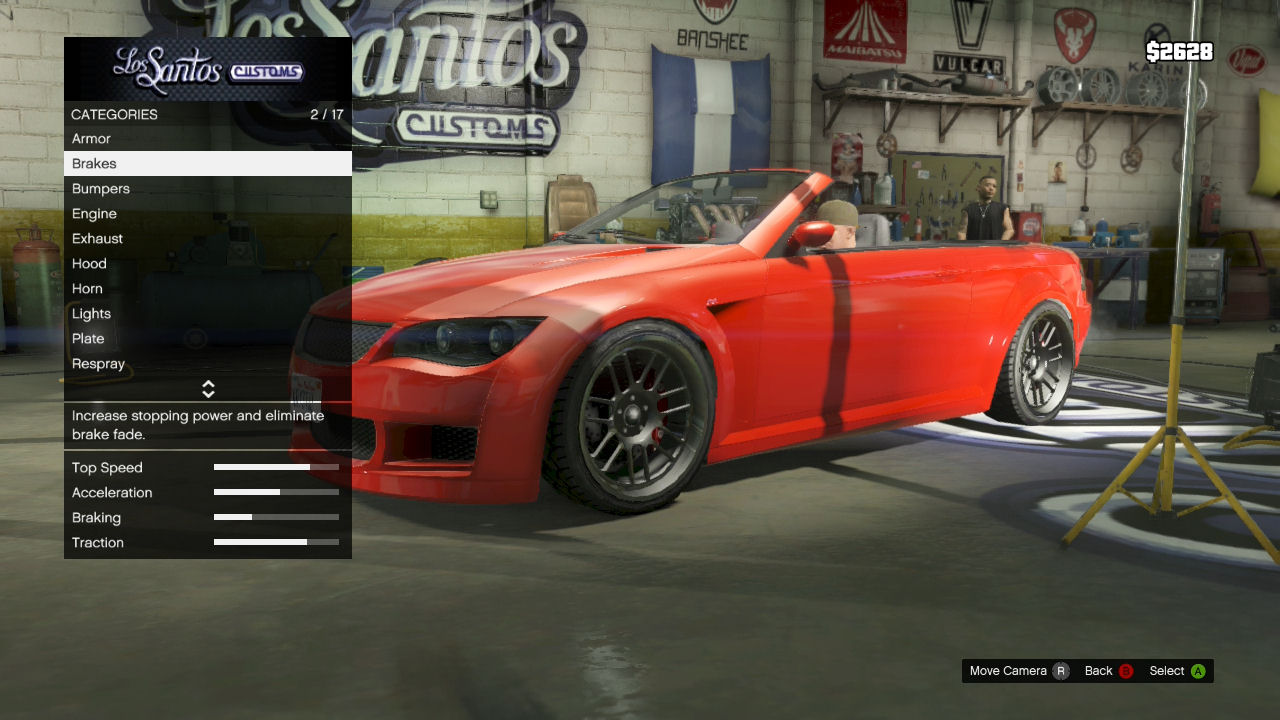This screenshot has width=1280, height=720.
Task: Choose the Bumpers category
Action: click(x=207, y=189)
